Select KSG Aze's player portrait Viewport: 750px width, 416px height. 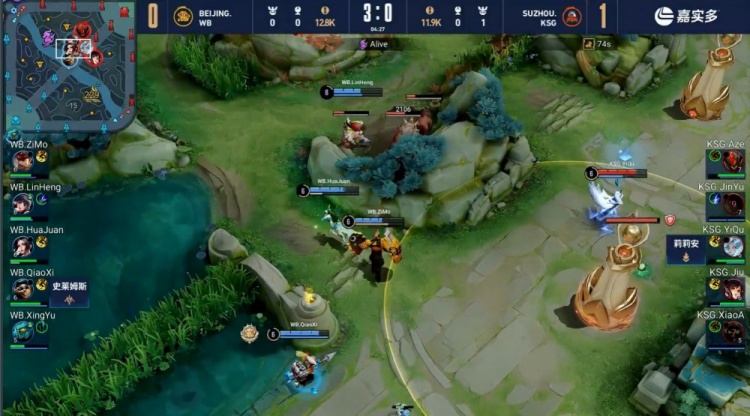[727, 162]
